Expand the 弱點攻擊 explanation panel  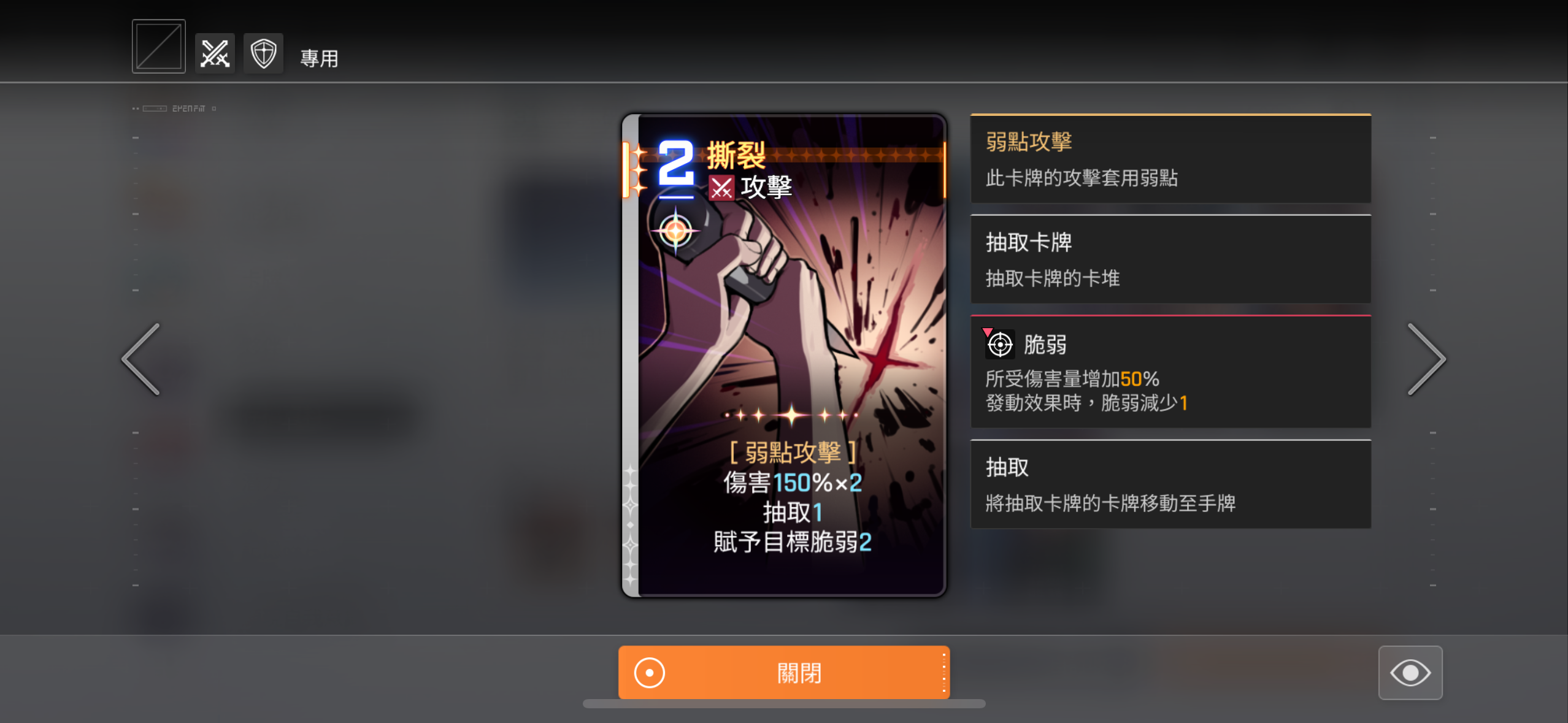[1170, 159]
